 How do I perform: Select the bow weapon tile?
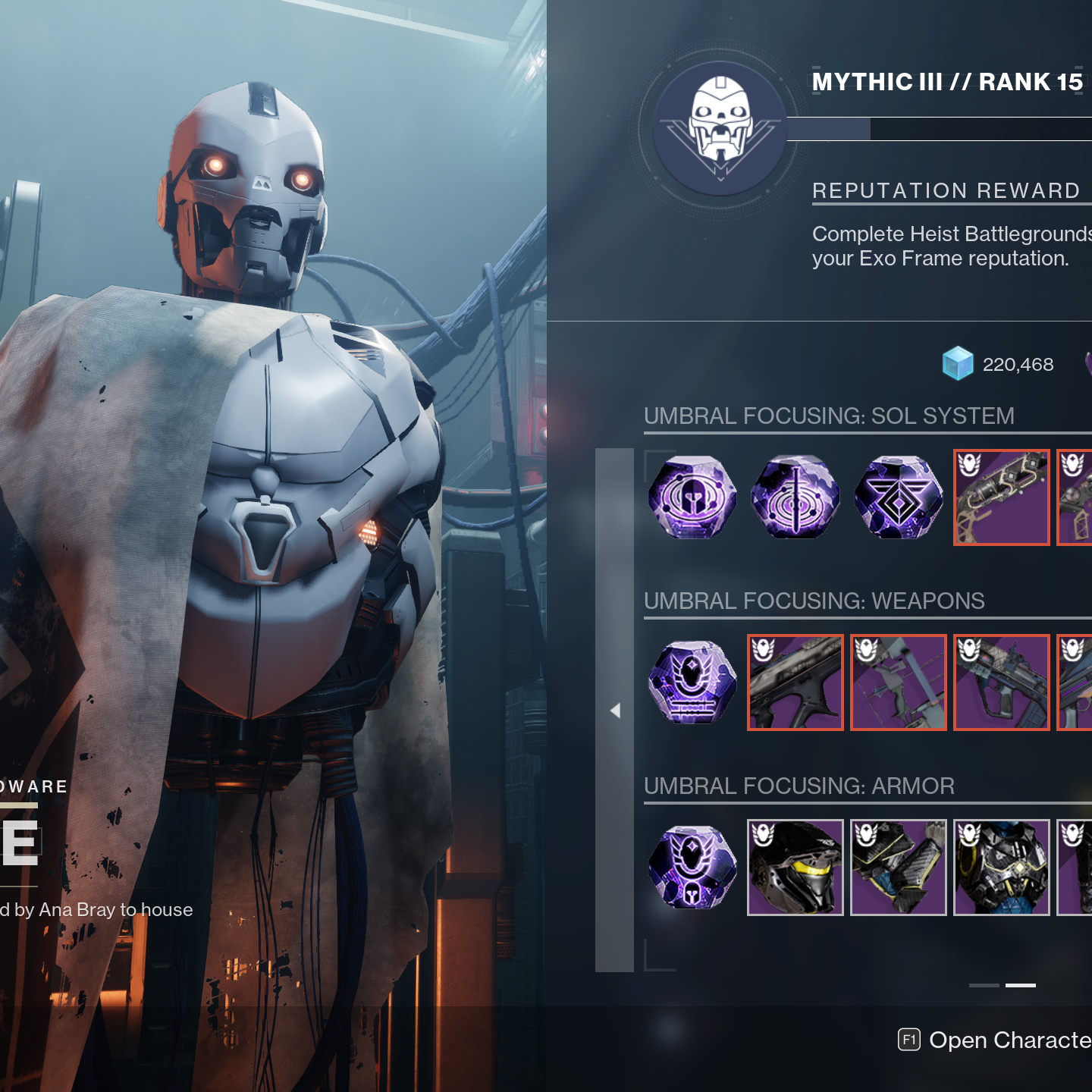click(x=899, y=682)
